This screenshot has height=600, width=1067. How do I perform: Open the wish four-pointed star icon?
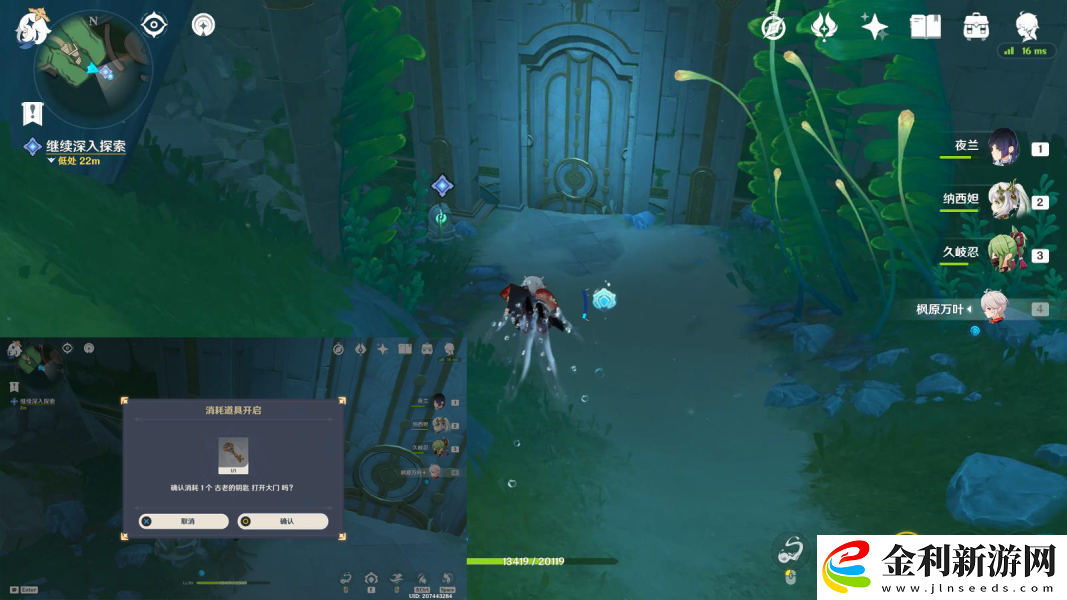coord(875,27)
